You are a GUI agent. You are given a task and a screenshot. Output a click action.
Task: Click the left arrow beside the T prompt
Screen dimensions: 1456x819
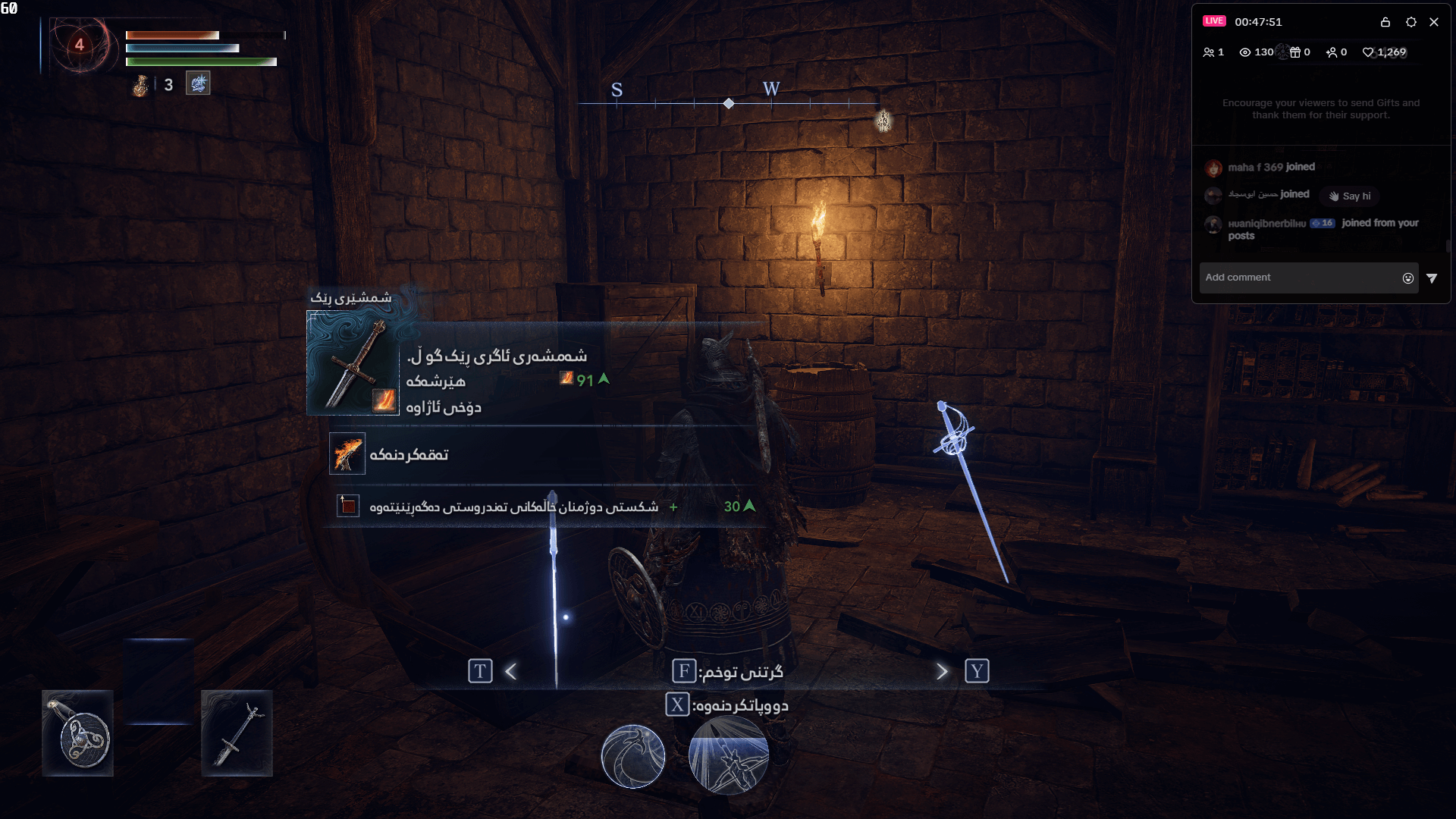(510, 670)
